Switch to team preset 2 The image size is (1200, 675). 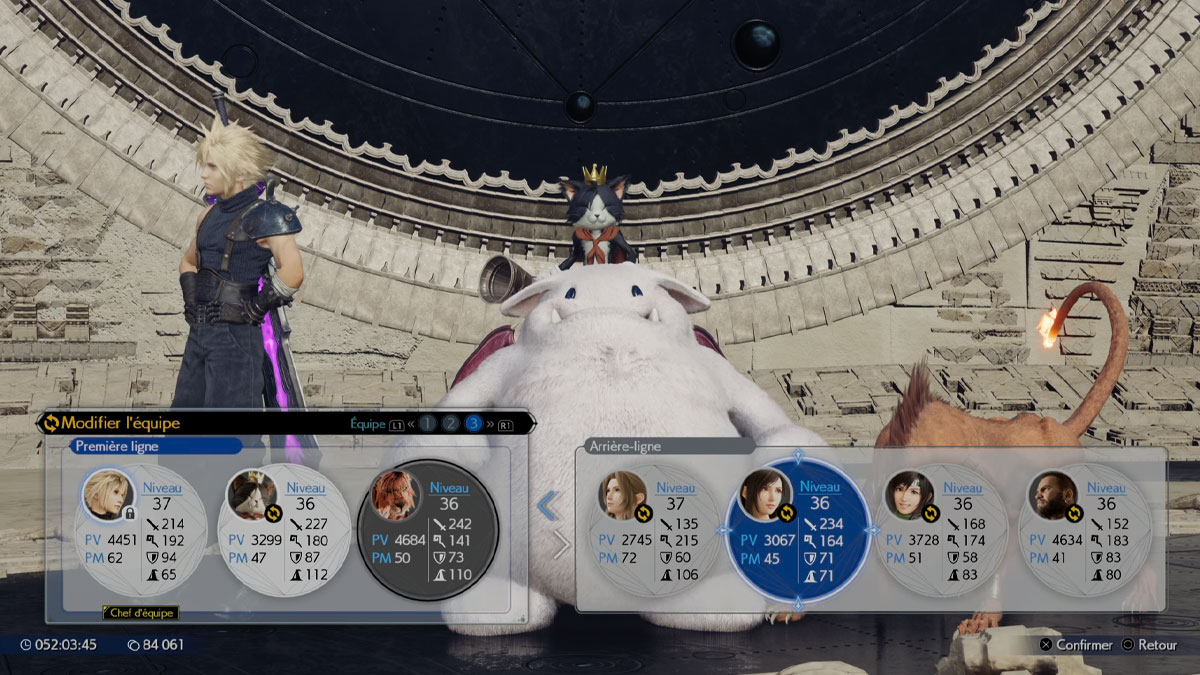[451, 423]
